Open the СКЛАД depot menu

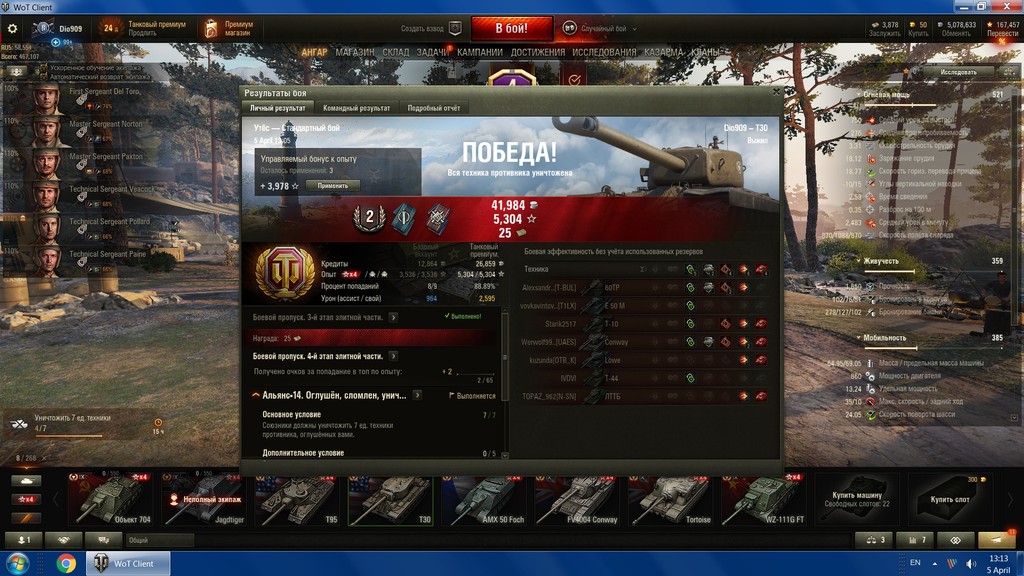click(x=395, y=52)
